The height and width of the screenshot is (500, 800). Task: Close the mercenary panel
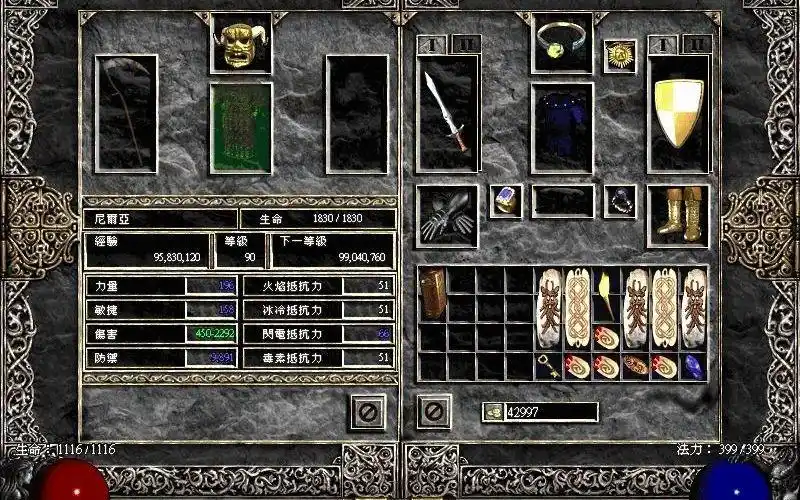click(369, 411)
